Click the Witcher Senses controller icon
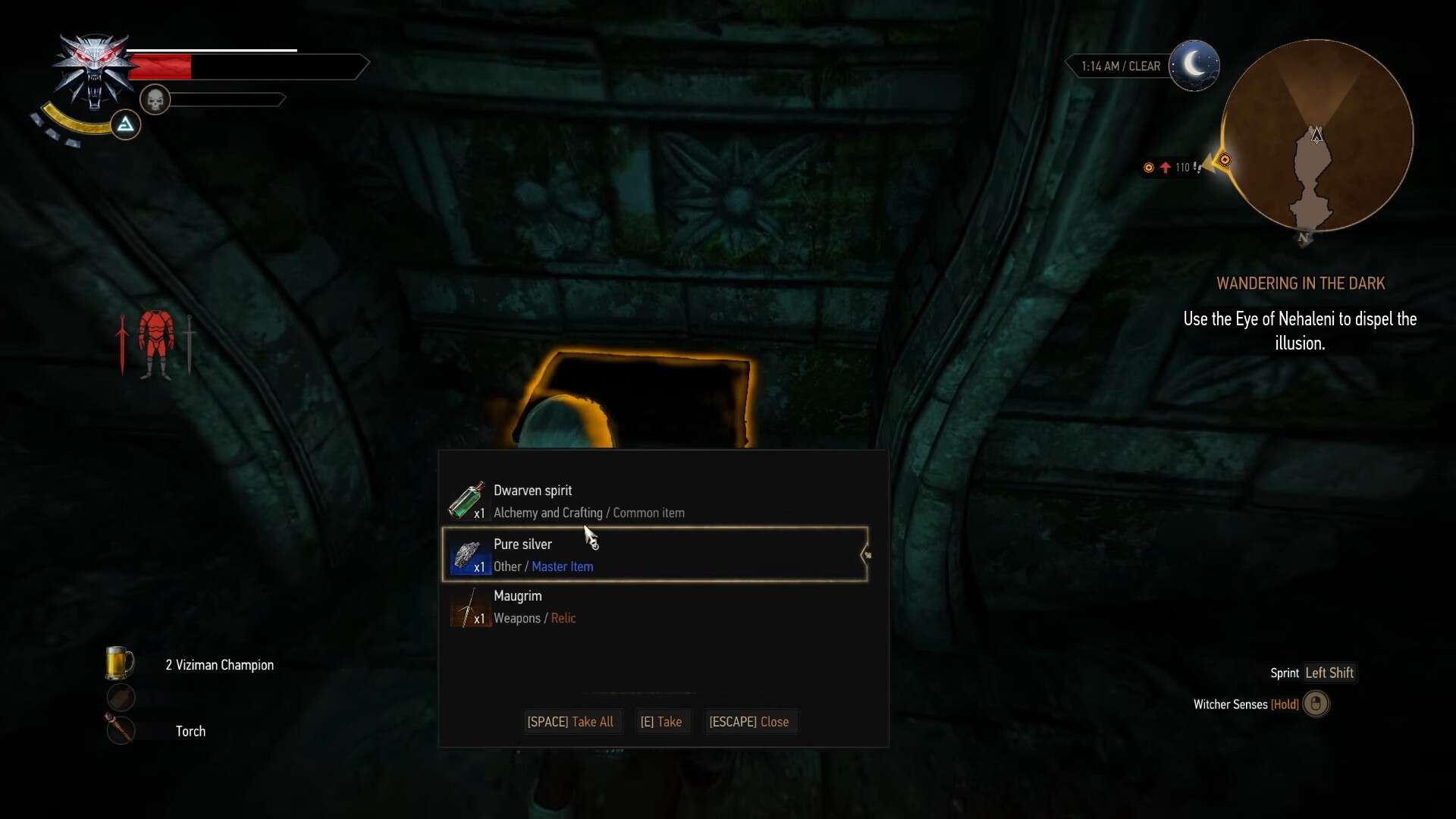Screen dimensions: 1456x819 1316,704
